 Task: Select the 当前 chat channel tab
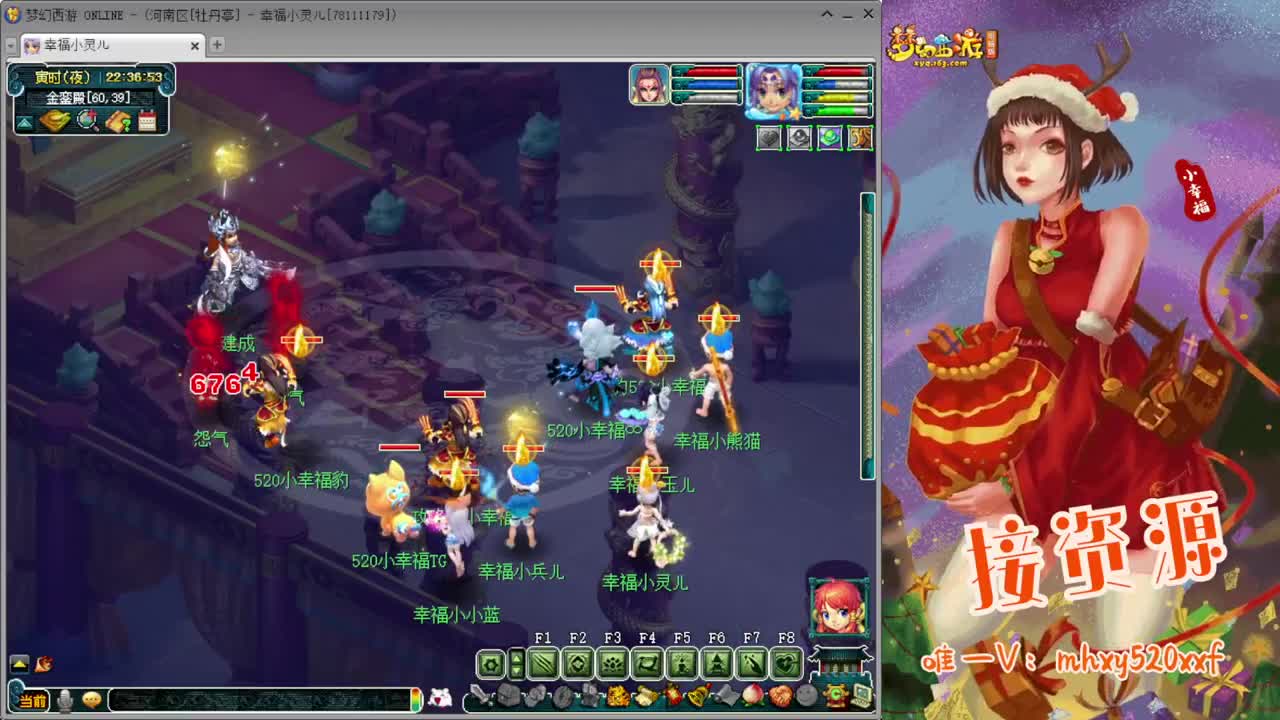coord(31,700)
